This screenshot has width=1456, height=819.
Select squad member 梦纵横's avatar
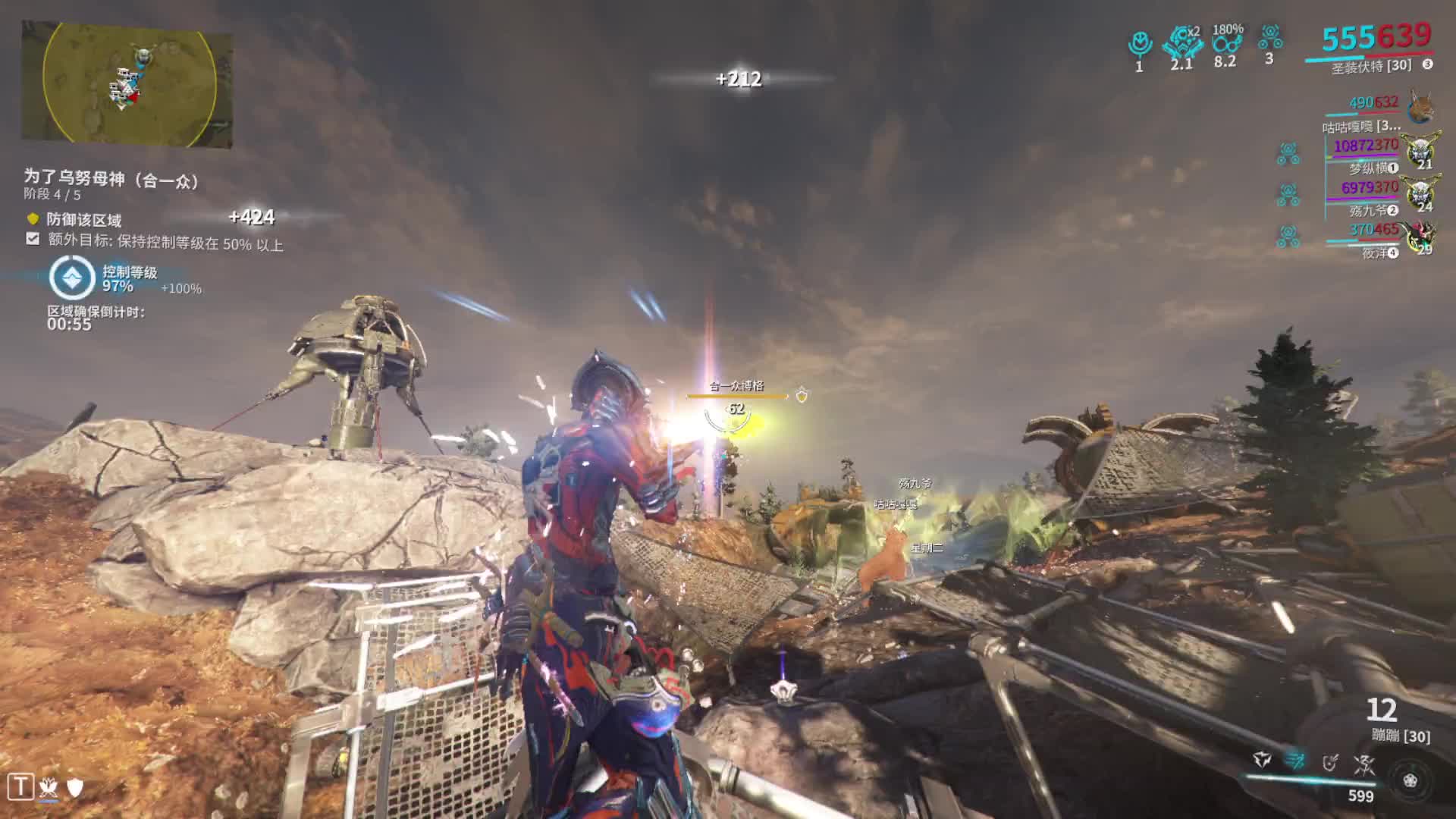(1420, 150)
